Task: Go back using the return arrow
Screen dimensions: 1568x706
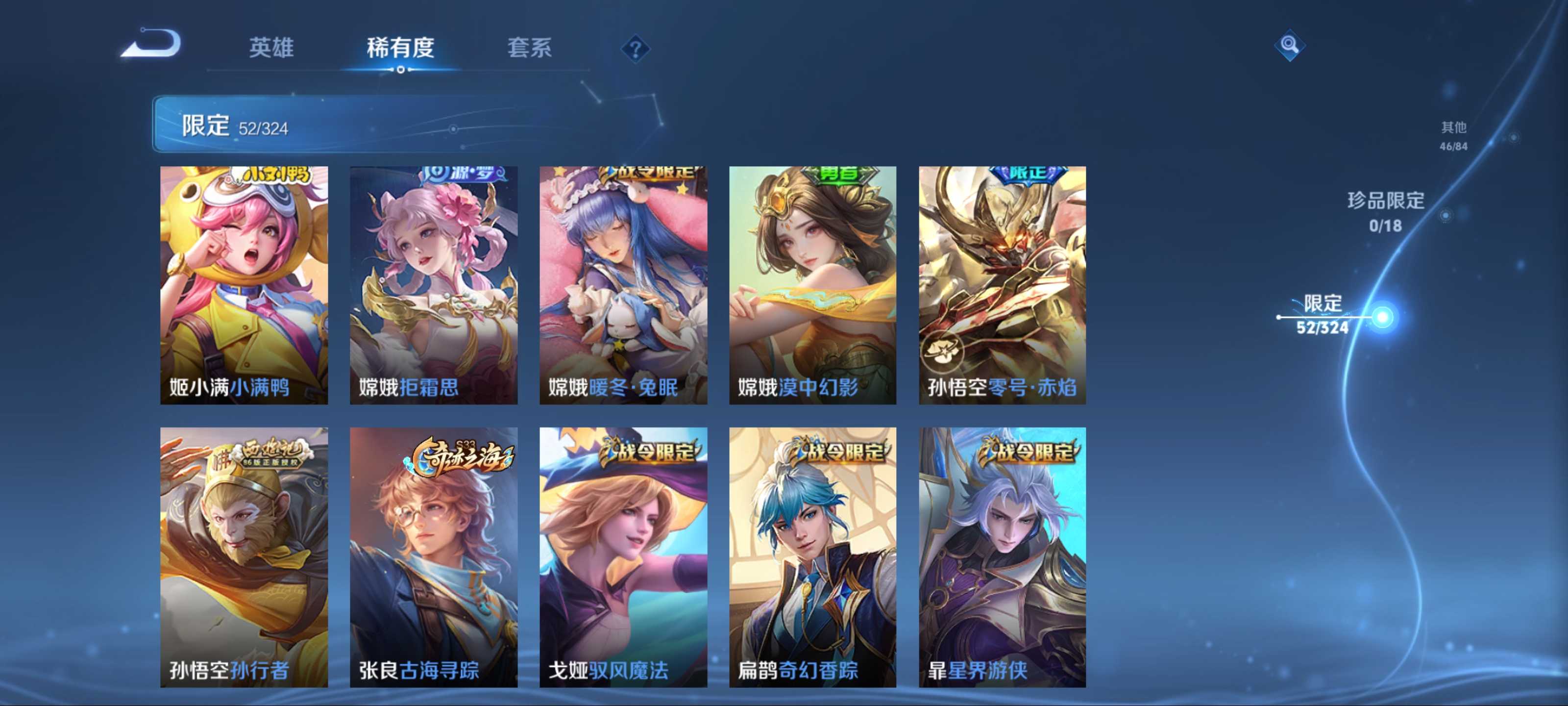Action: 152,44
